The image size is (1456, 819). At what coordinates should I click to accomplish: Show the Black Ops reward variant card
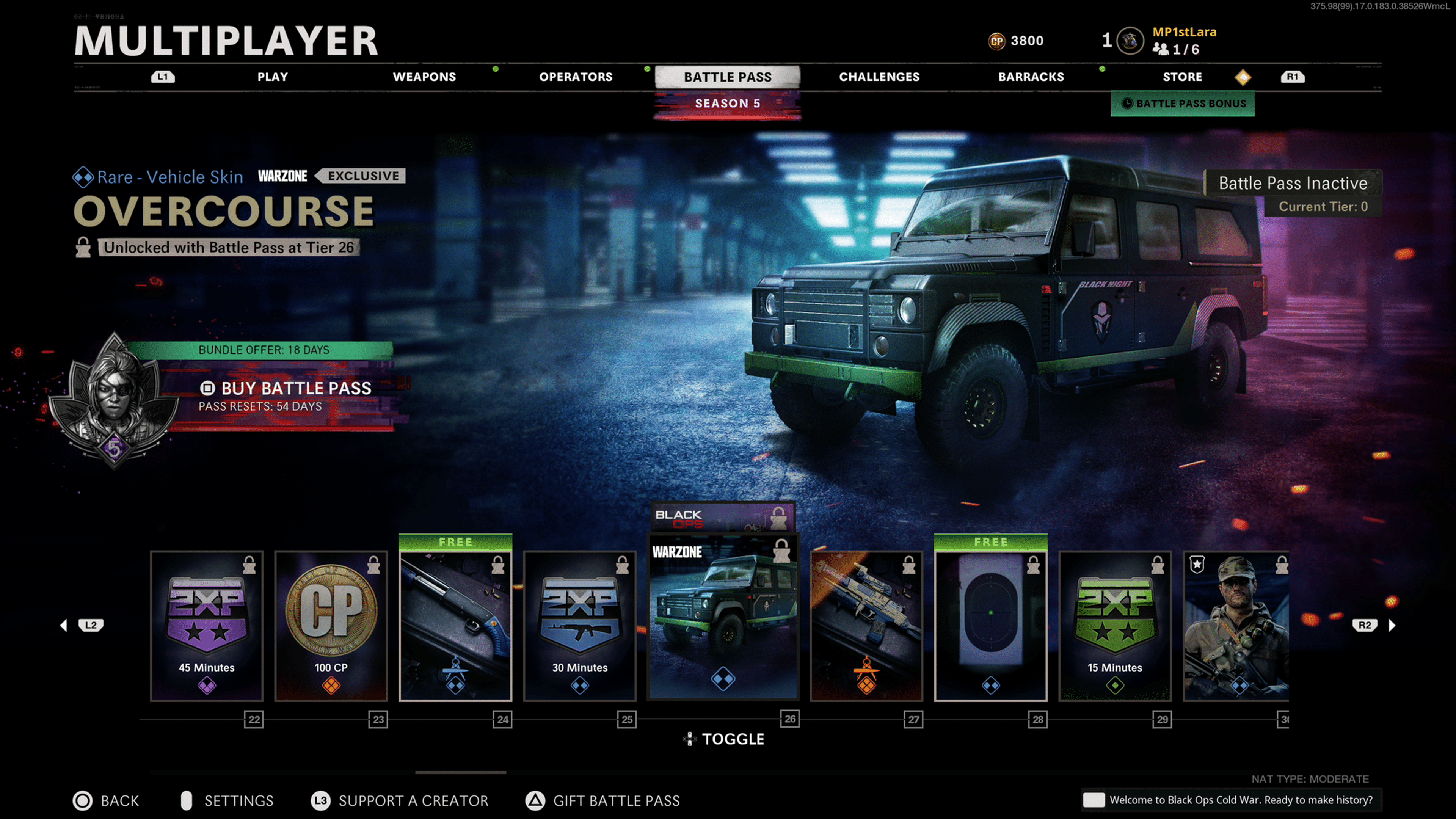point(723,516)
